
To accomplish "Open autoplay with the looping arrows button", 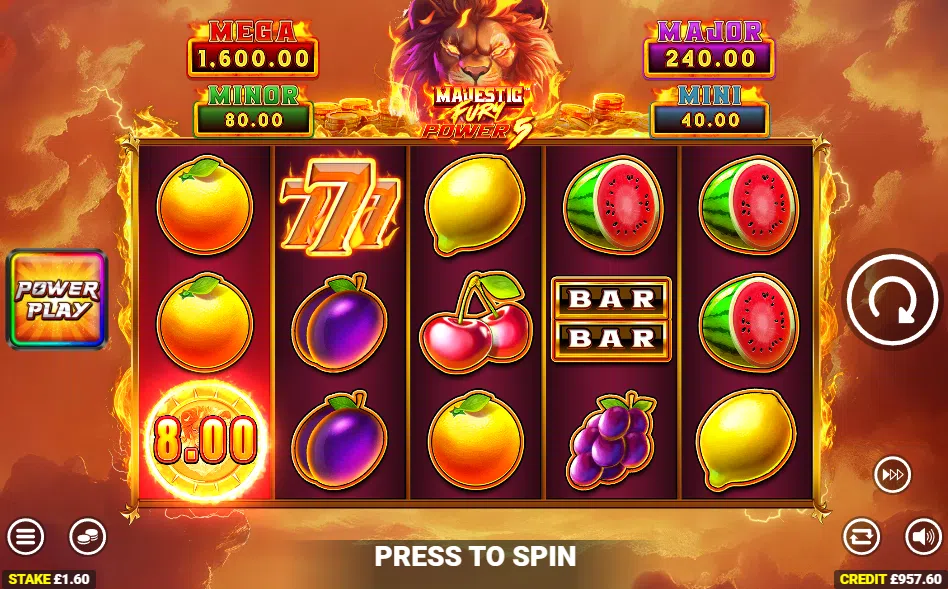I will tap(861, 537).
